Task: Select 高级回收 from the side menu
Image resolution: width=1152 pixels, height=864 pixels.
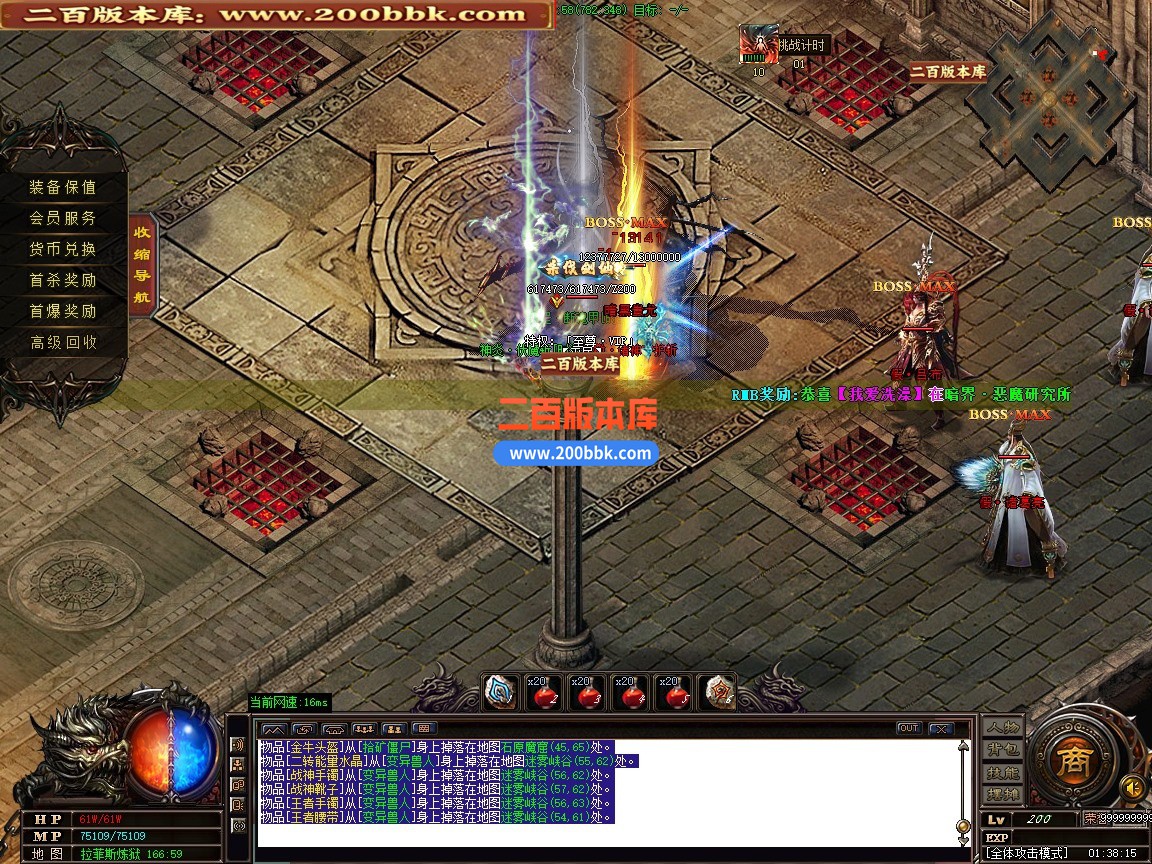Action: pyautogui.click(x=63, y=342)
